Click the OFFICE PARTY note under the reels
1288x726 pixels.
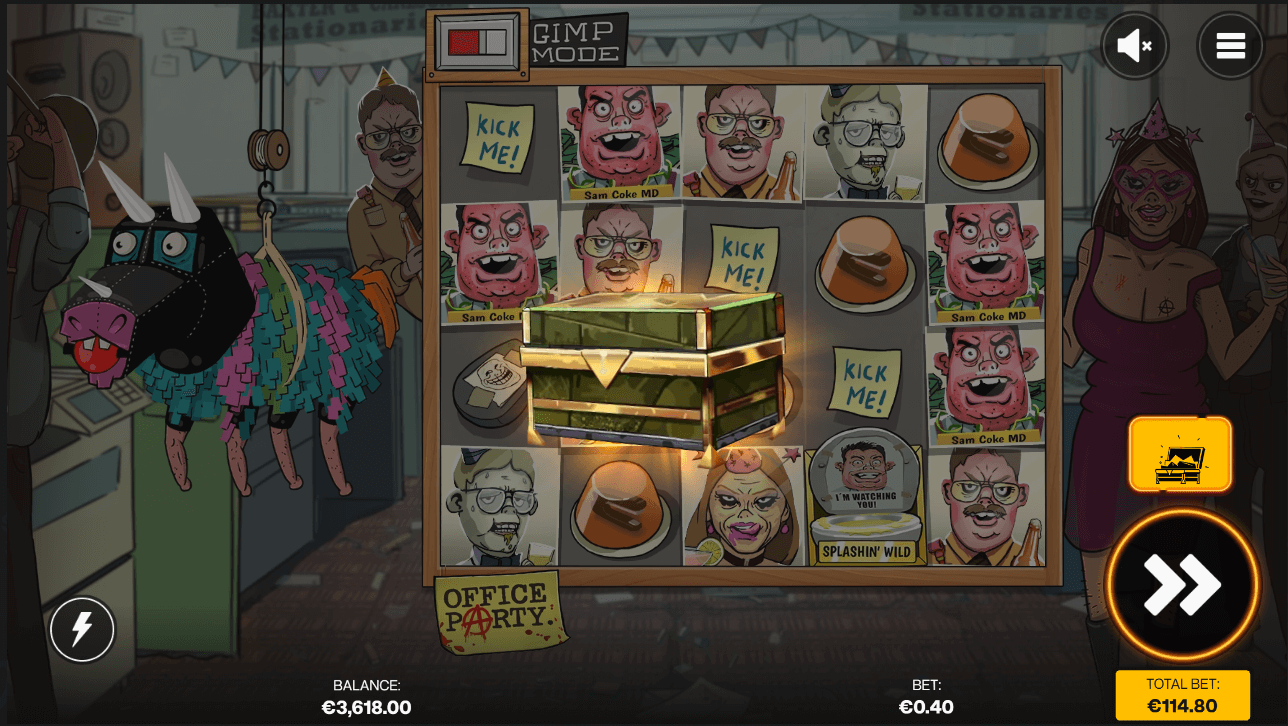click(x=498, y=609)
